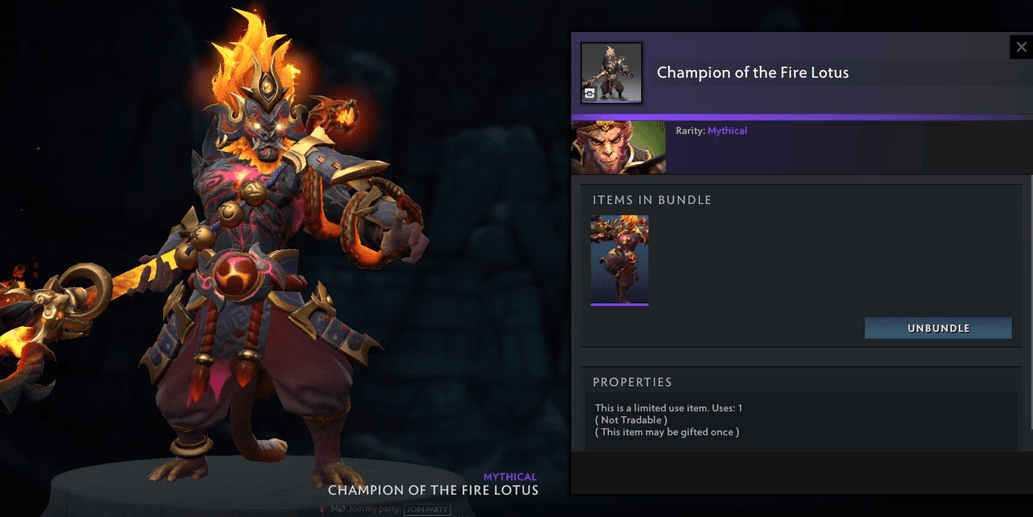The image size is (1033, 517).
Task: Close the item details panel
Action: (x=1021, y=47)
